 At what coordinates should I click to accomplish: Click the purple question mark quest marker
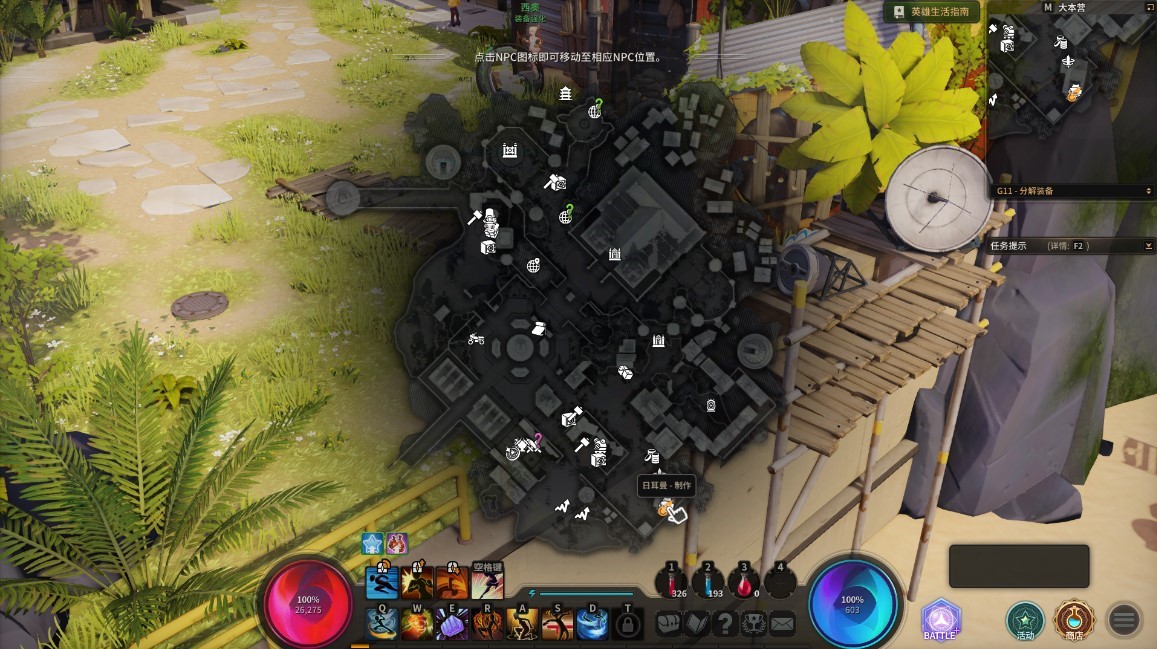coord(537,439)
